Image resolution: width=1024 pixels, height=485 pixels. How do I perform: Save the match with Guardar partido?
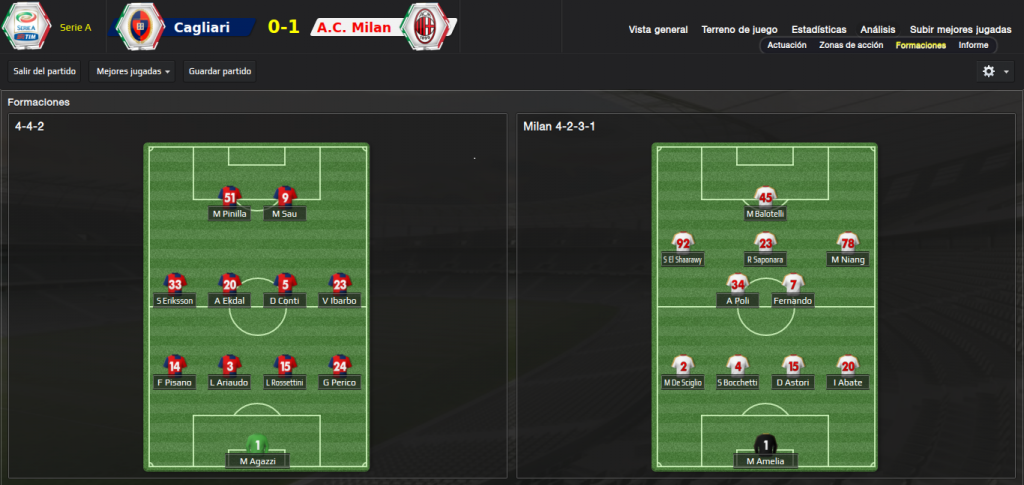click(220, 71)
